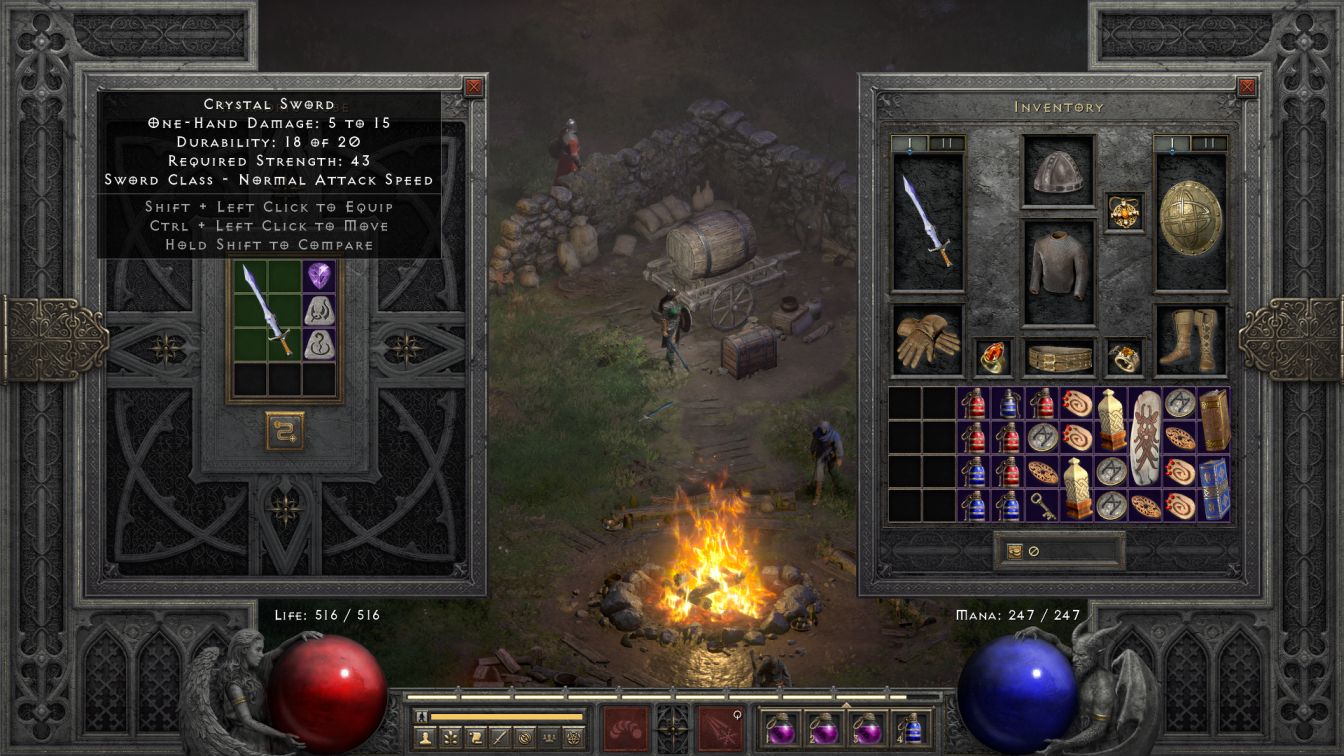Select the equipped leather gloves
The height and width of the screenshot is (756, 1344).
point(927,340)
